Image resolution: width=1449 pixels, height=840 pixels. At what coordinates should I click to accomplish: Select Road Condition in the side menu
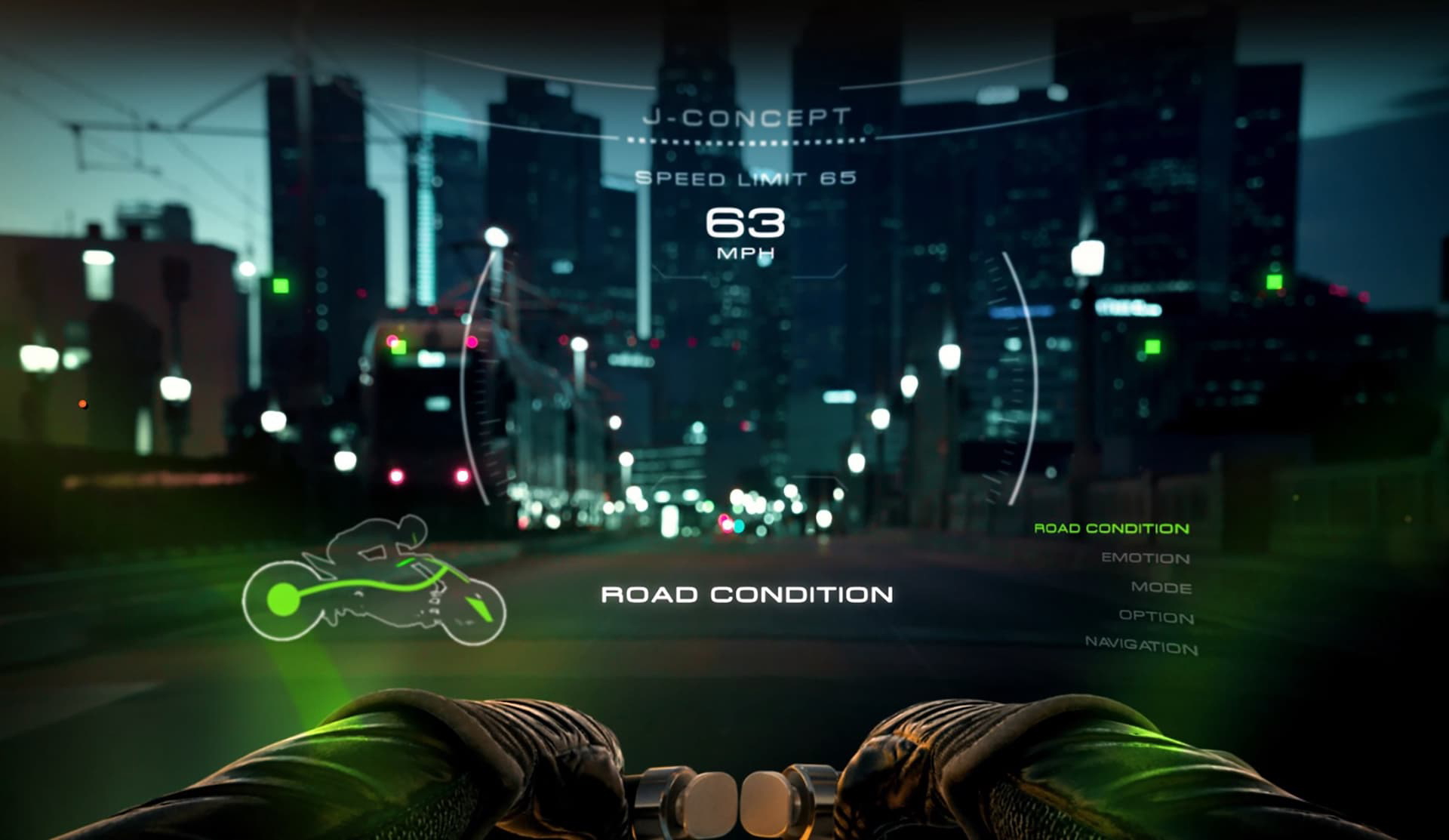pyautogui.click(x=1111, y=528)
